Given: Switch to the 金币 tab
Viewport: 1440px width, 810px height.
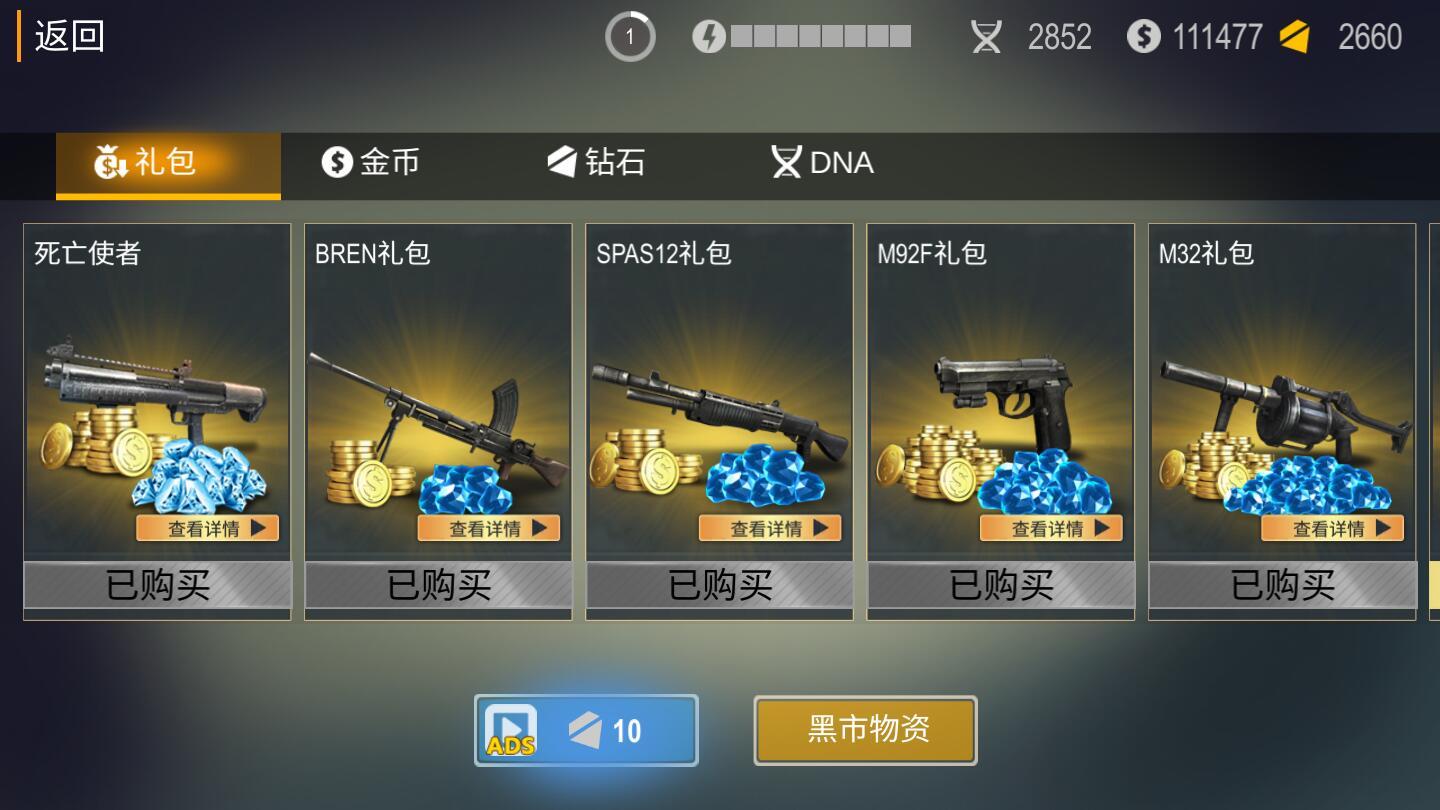Looking at the screenshot, I should 370,163.
